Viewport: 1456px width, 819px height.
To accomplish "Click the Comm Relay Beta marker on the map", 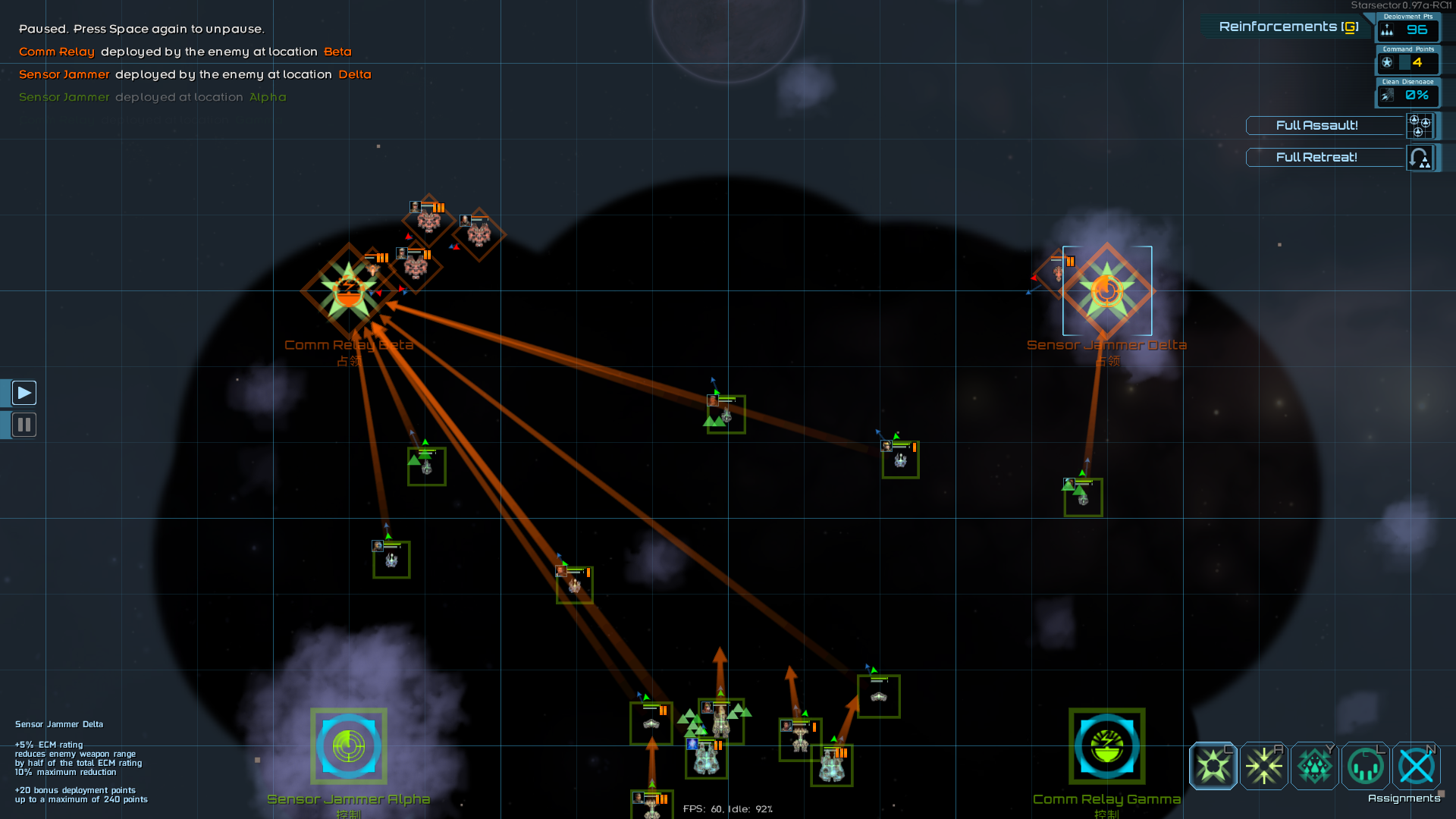I will coord(348,291).
